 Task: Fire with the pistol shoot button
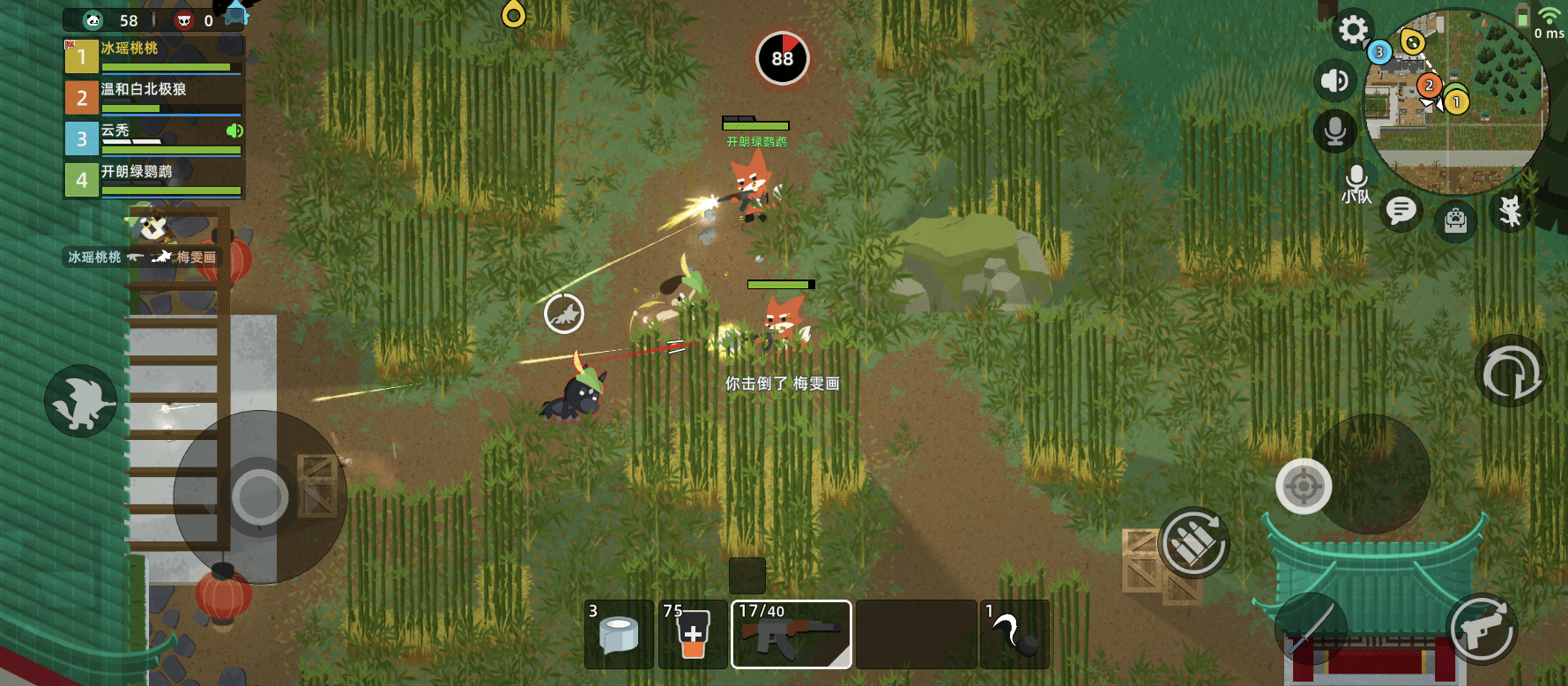pos(1483,629)
